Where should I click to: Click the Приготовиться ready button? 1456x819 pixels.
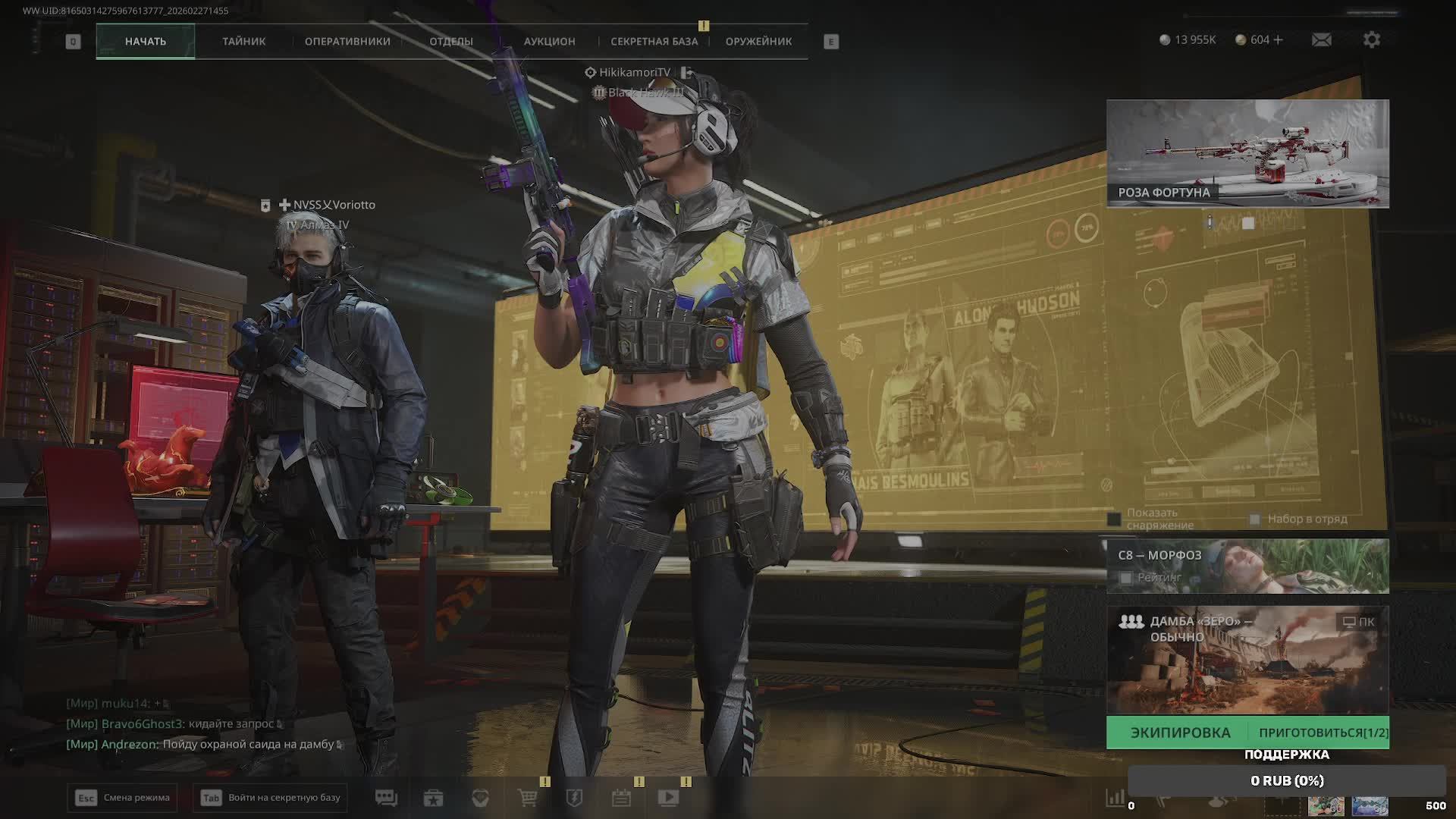[x=1323, y=733]
